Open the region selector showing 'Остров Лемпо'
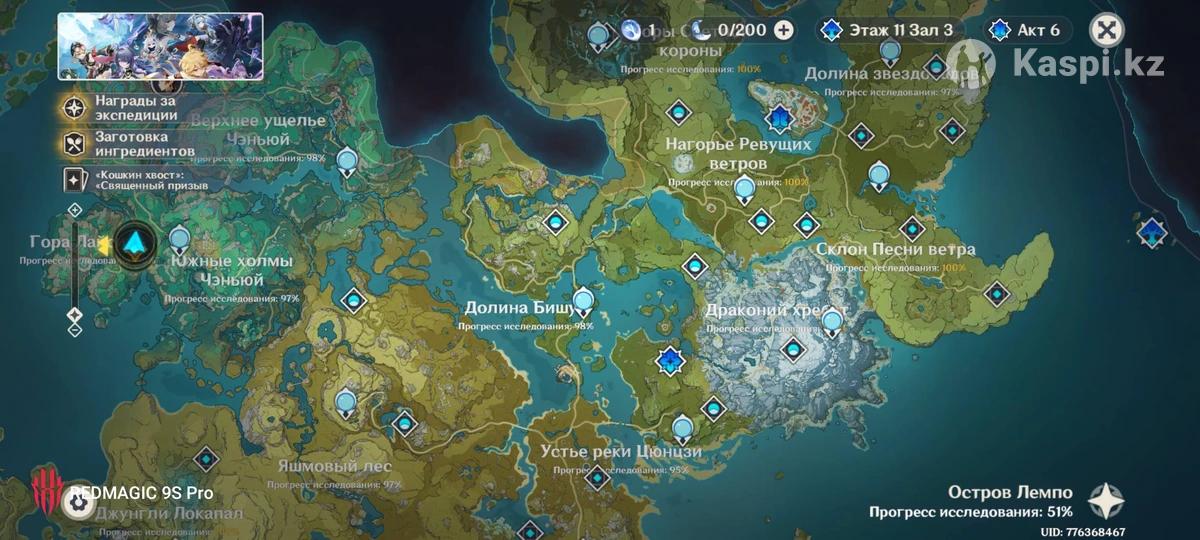The width and height of the screenshot is (1200, 540). tap(1107, 500)
